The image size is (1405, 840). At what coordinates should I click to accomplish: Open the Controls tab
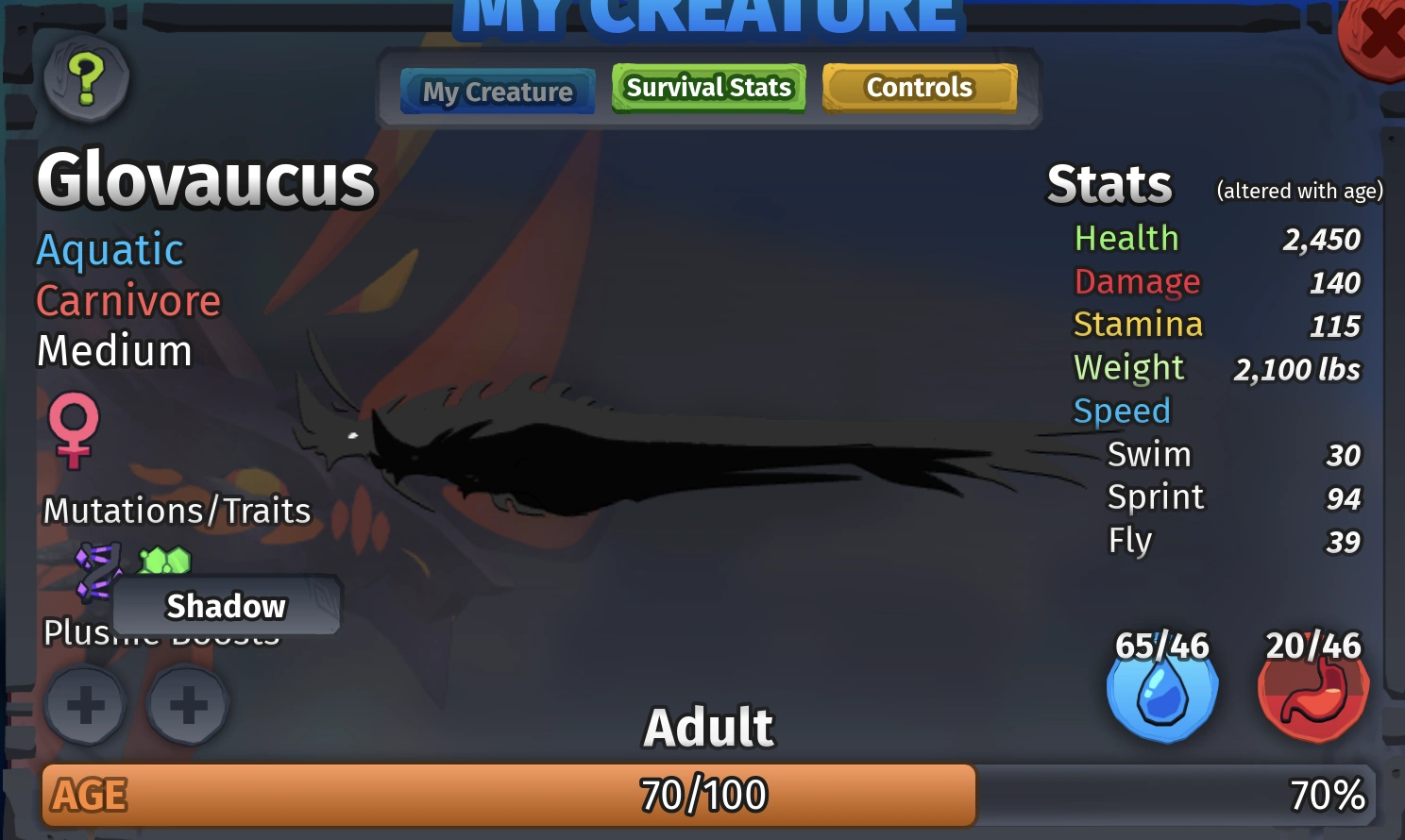[919, 87]
